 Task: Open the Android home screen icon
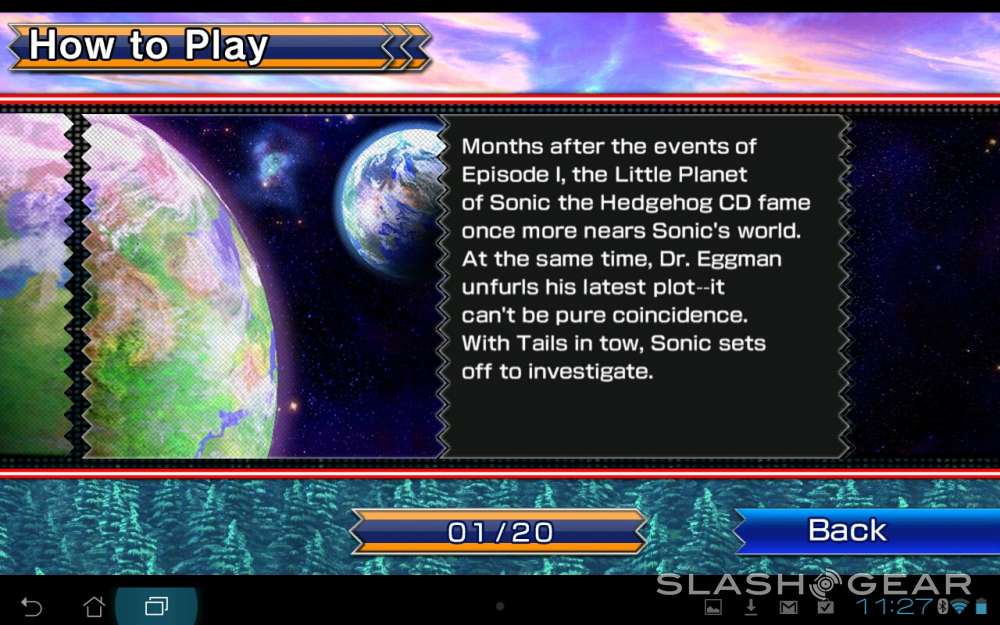tap(94, 607)
